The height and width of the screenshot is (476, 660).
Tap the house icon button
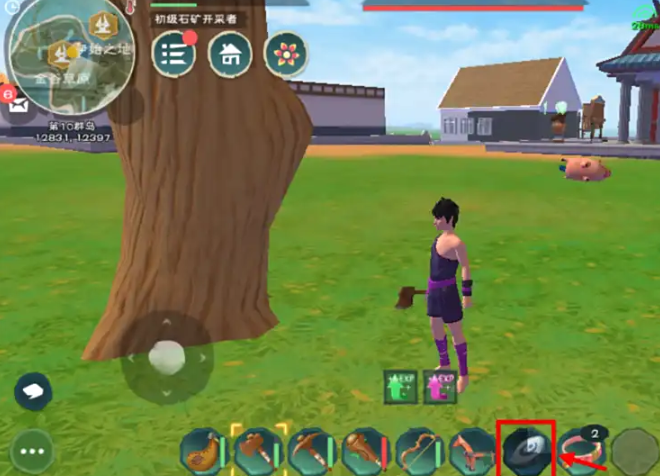pyautogui.click(x=229, y=53)
